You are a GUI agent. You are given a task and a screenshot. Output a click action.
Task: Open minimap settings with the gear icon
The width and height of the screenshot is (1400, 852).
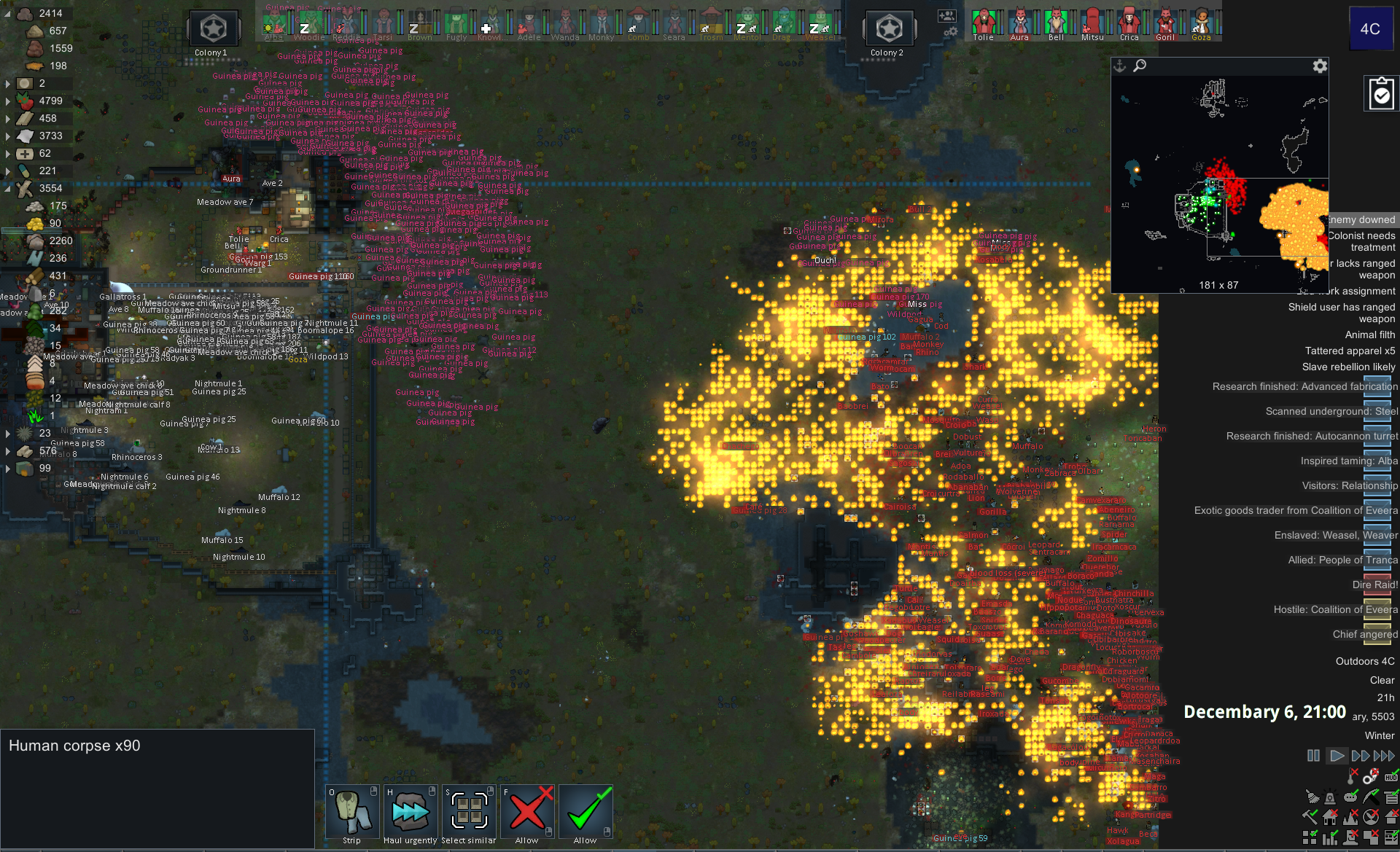(x=1320, y=66)
